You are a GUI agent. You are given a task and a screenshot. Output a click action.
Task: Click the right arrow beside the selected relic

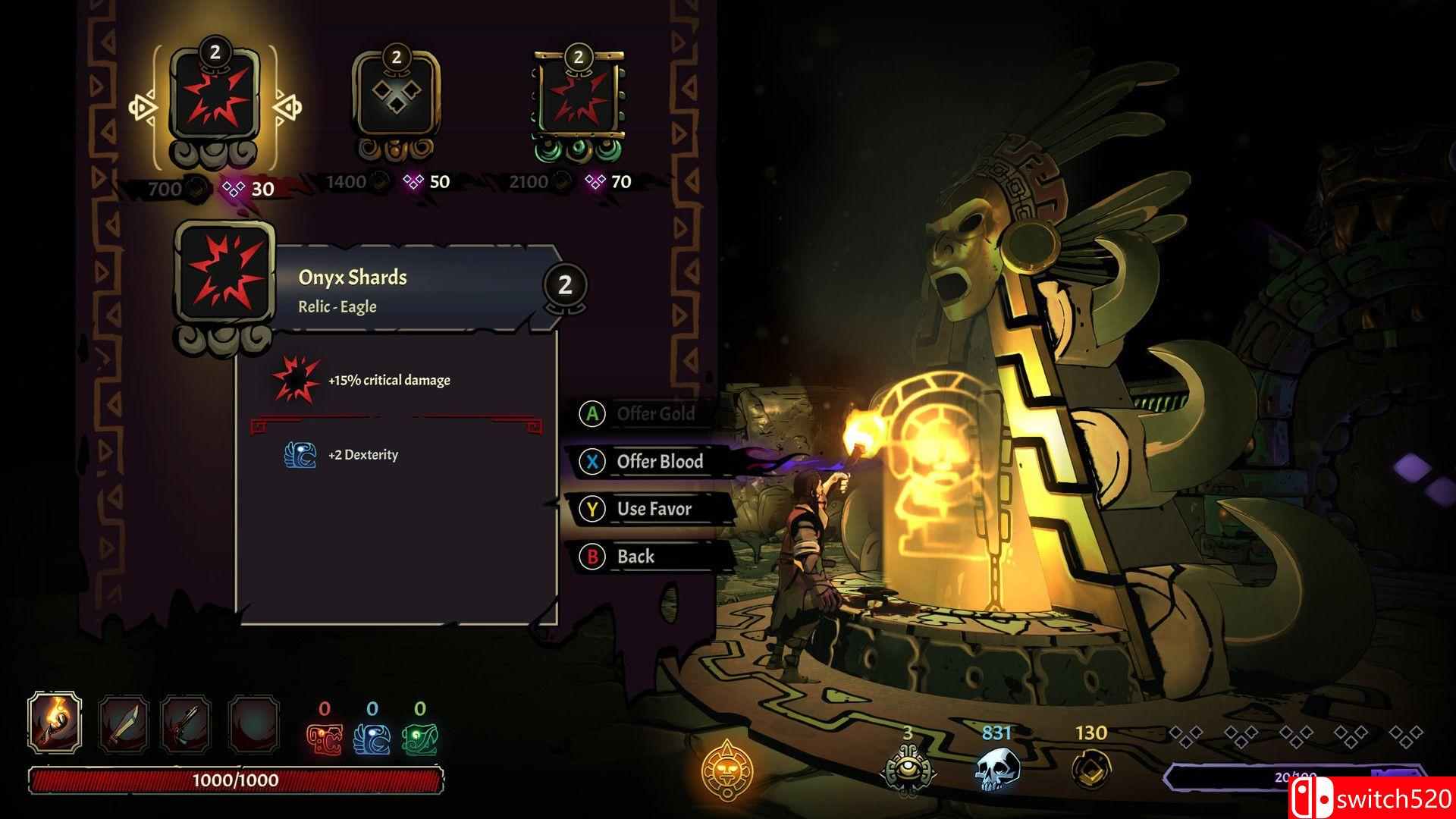click(287, 108)
